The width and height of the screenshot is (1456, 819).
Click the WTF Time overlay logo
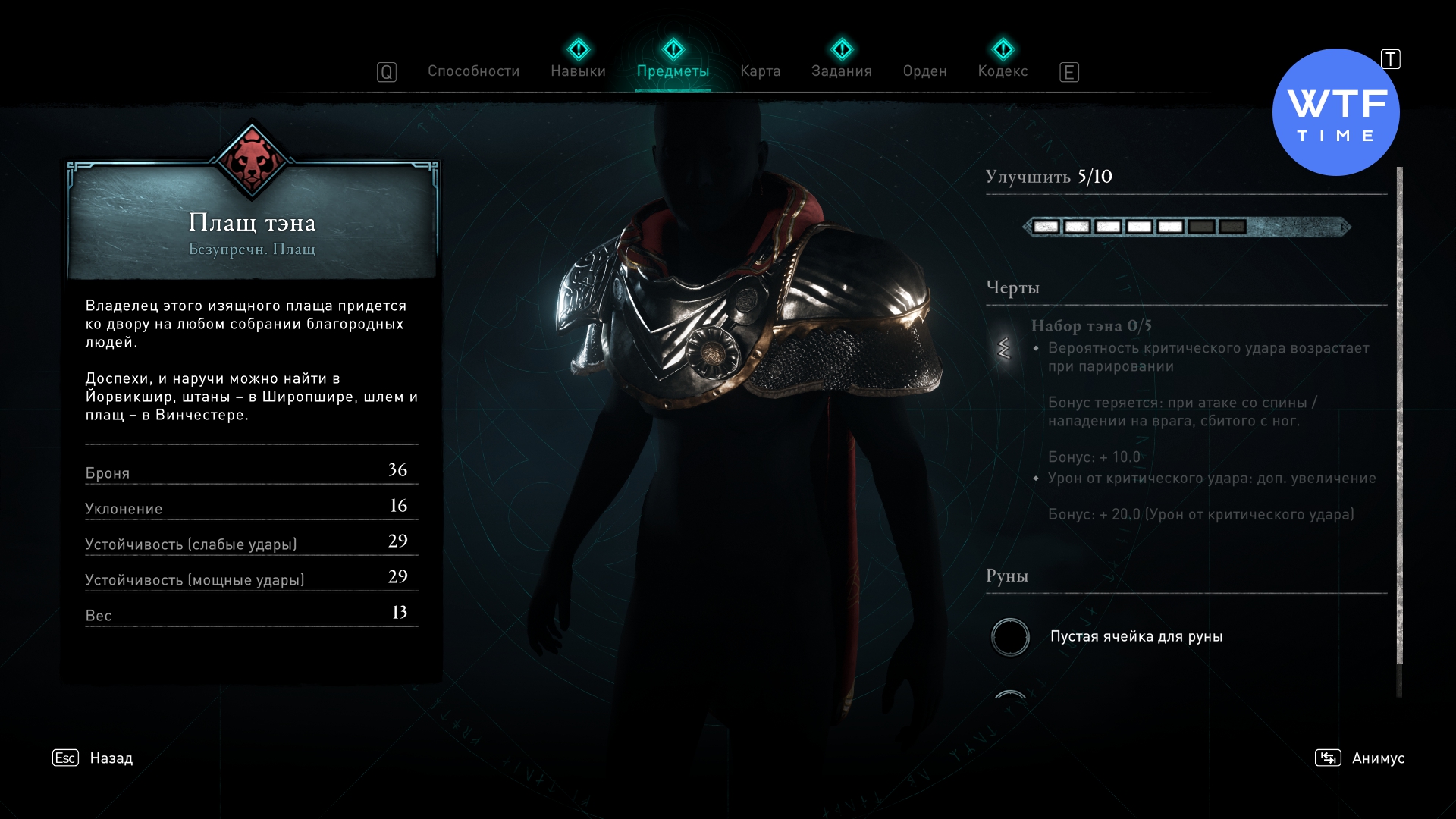tap(1335, 112)
